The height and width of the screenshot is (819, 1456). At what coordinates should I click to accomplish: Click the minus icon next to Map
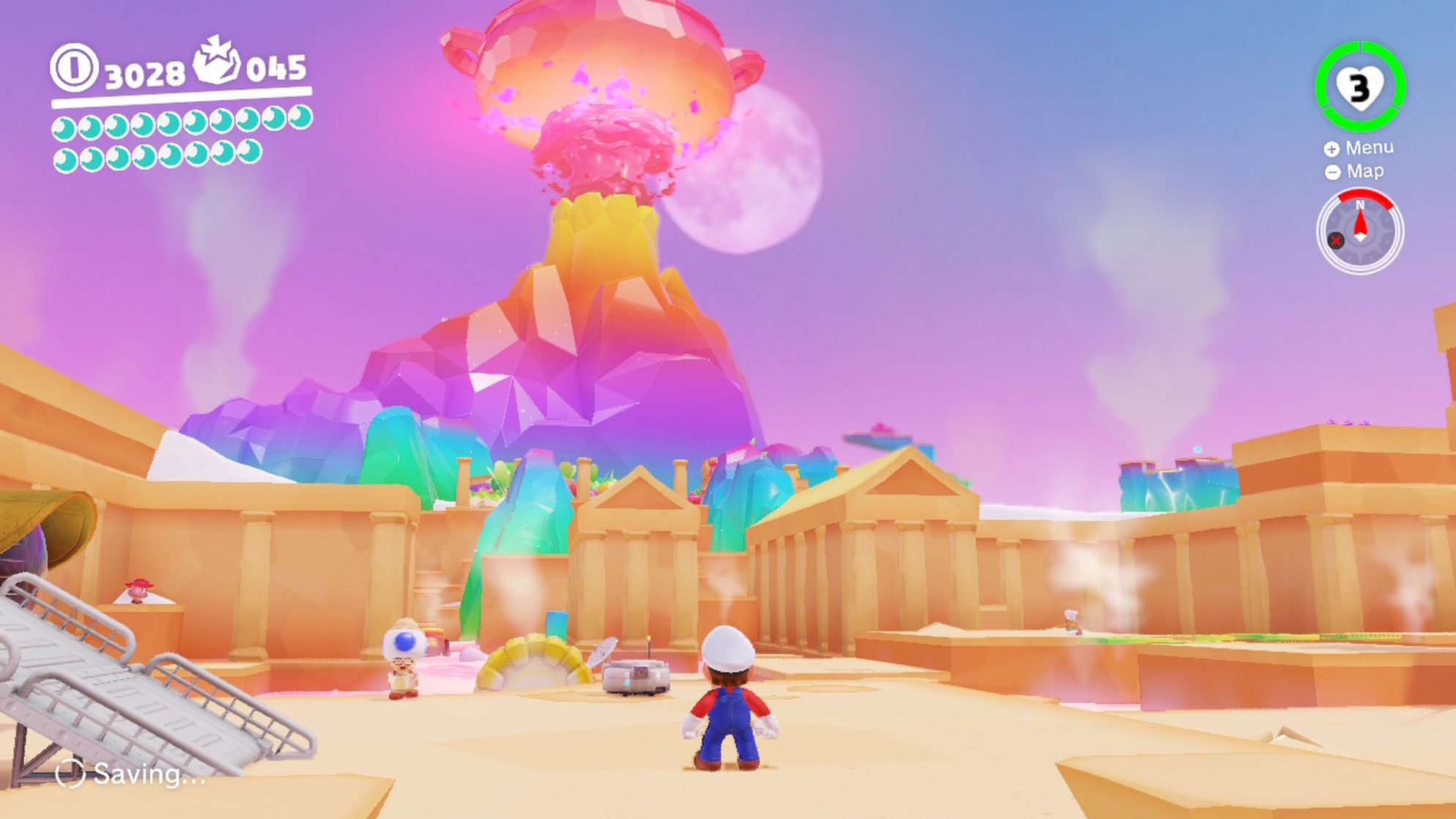1332,173
